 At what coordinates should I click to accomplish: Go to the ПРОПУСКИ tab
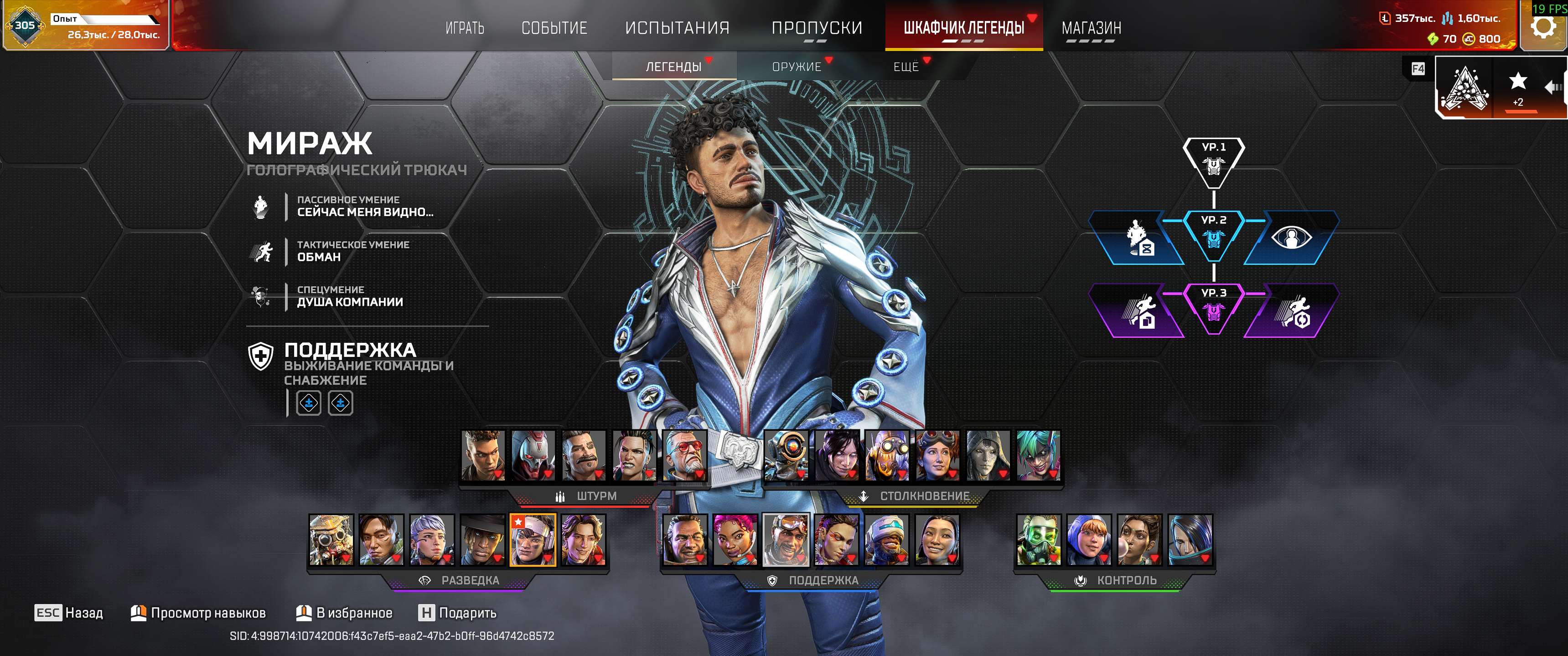pyautogui.click(x=816, y=28)
